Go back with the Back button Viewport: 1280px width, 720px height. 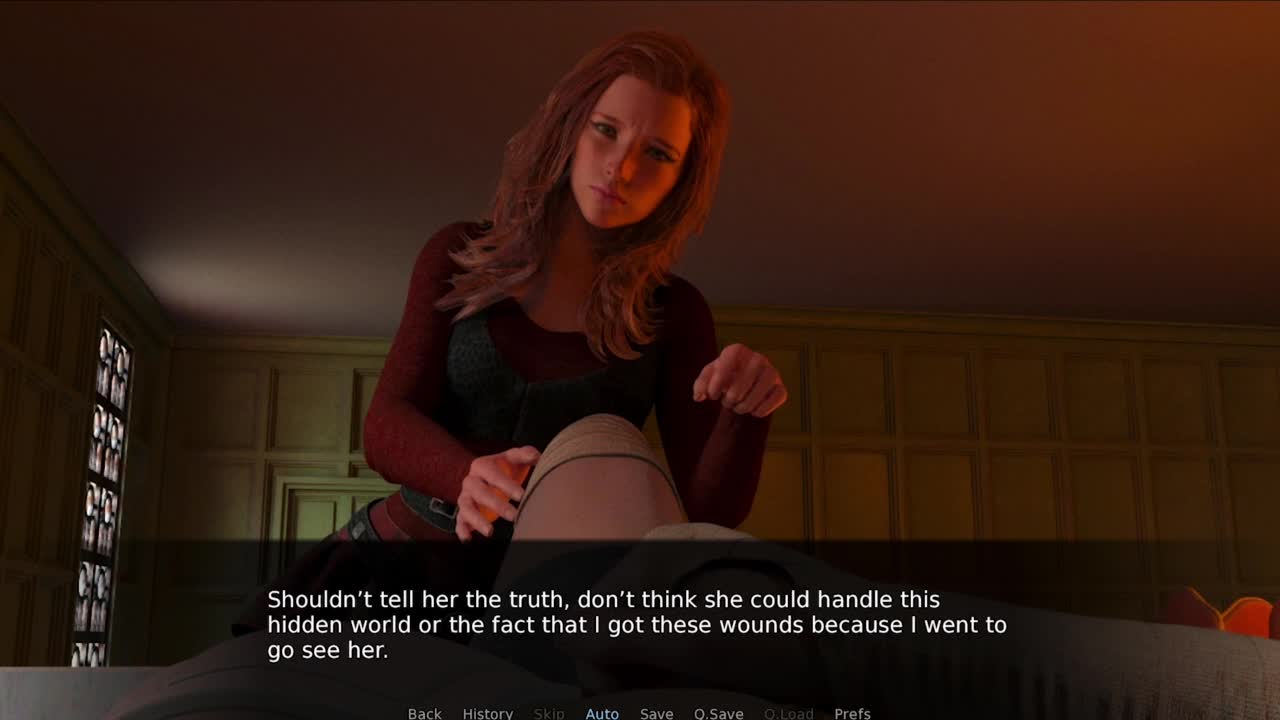click(424, 713)
